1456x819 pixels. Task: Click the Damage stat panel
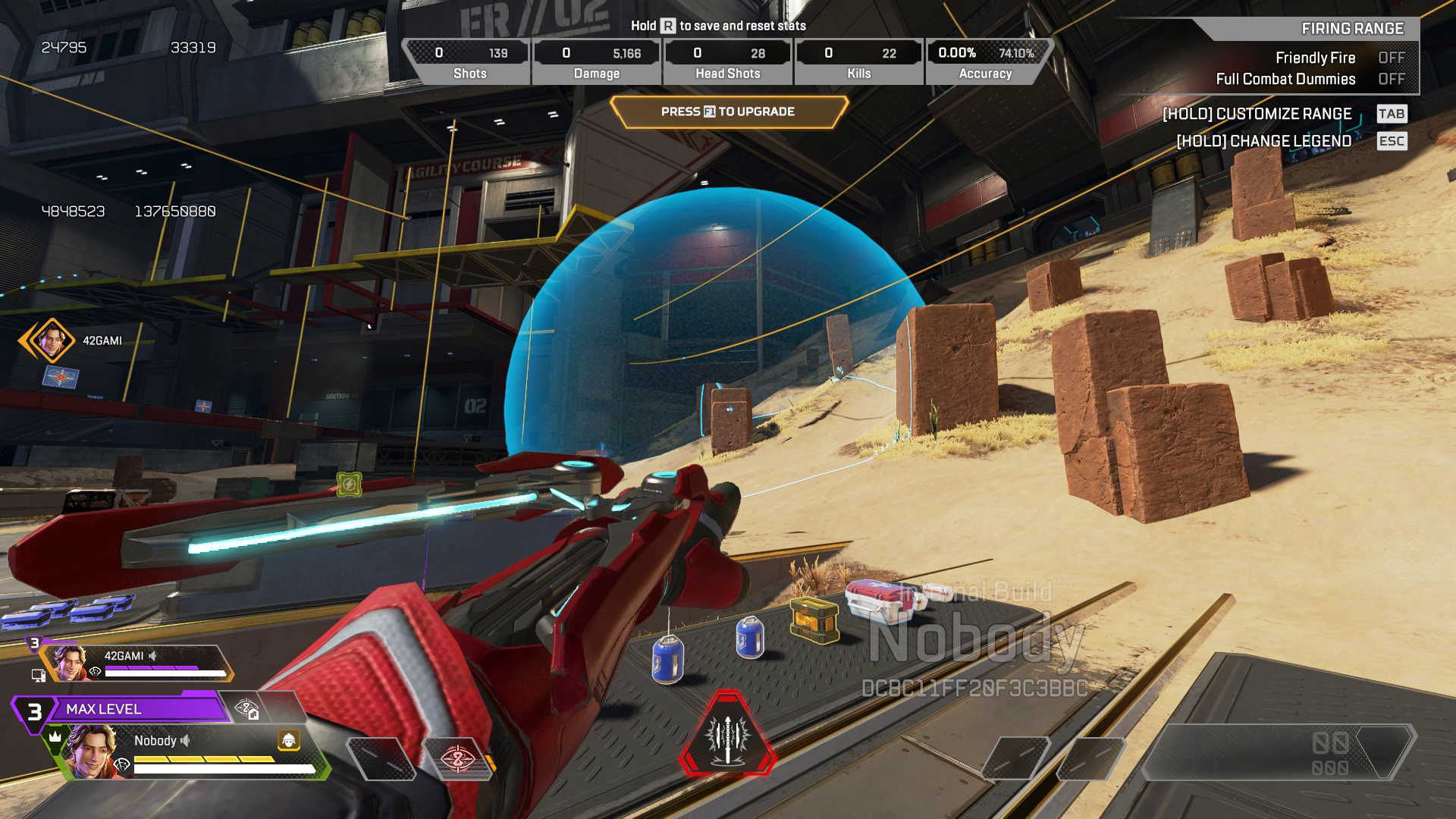click(597, 61)
